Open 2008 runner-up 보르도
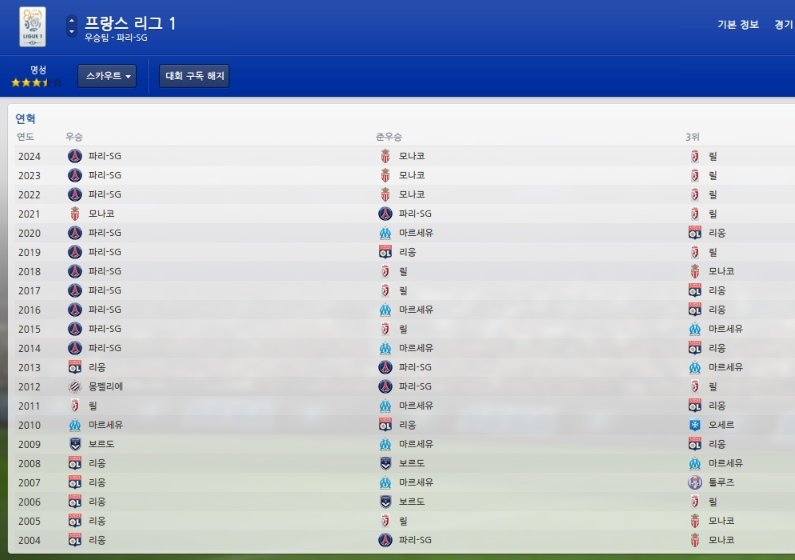 411,463
